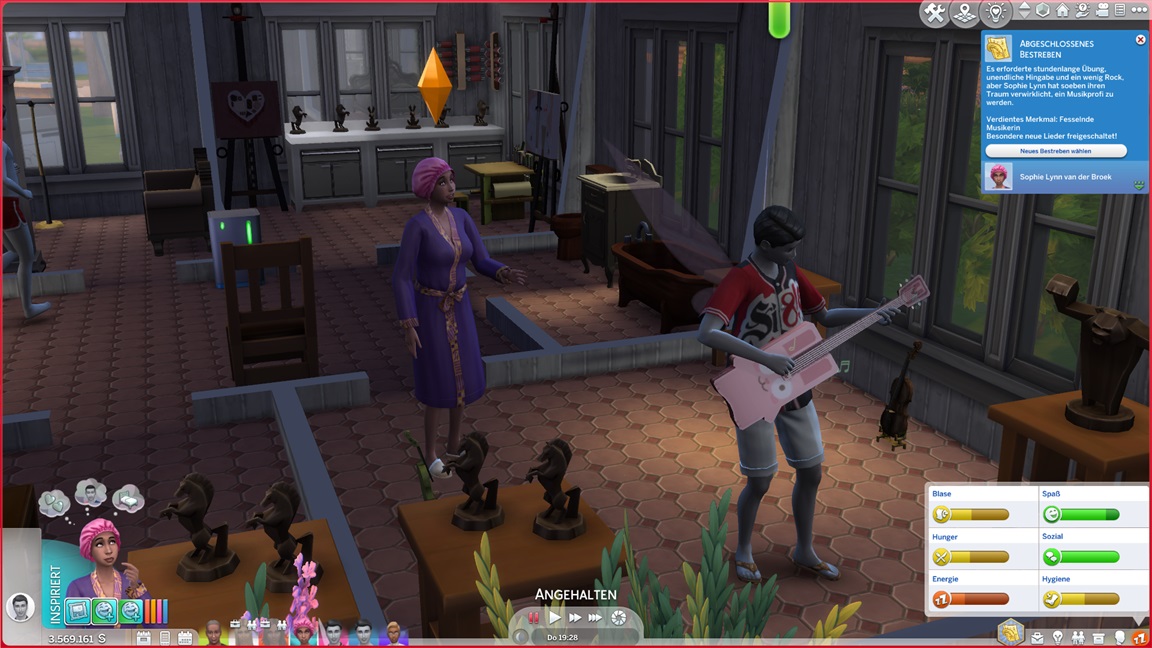Open the needs panel tab
This screenshot has height=648, width=1152.
tap(1139, 637)
